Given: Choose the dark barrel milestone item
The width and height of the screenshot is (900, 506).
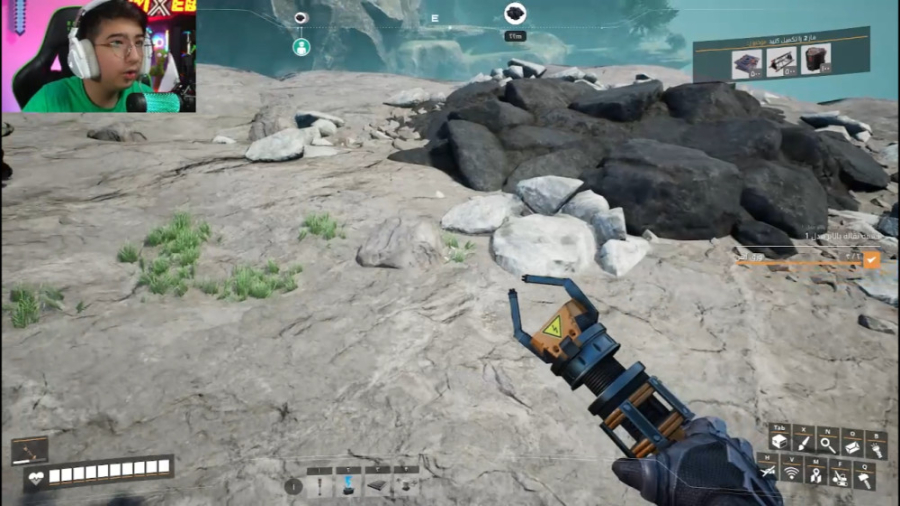Looking at the screenshot, I should click(815, 59).
